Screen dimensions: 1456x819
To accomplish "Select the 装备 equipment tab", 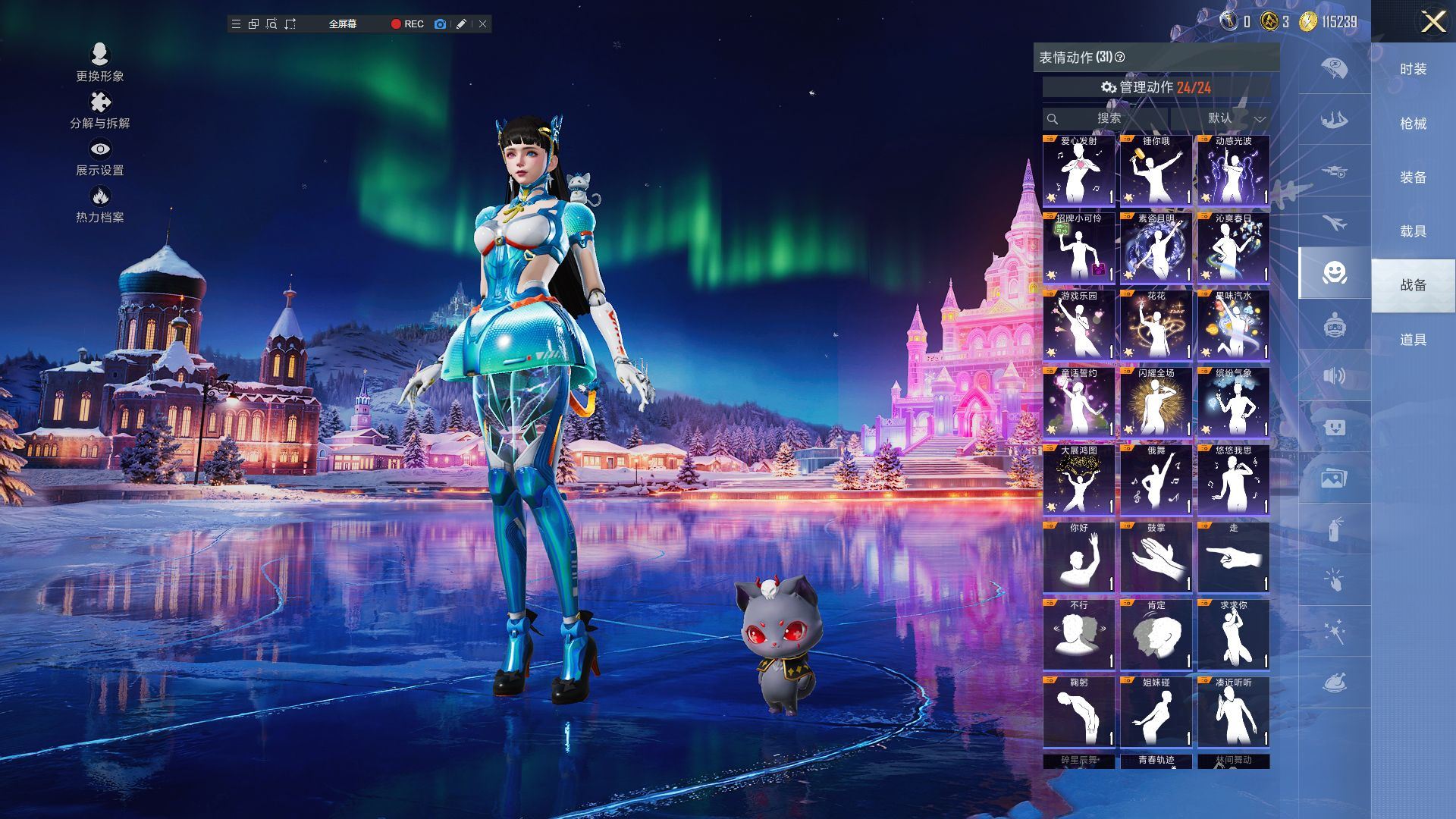I will [x=1413, y=177].
